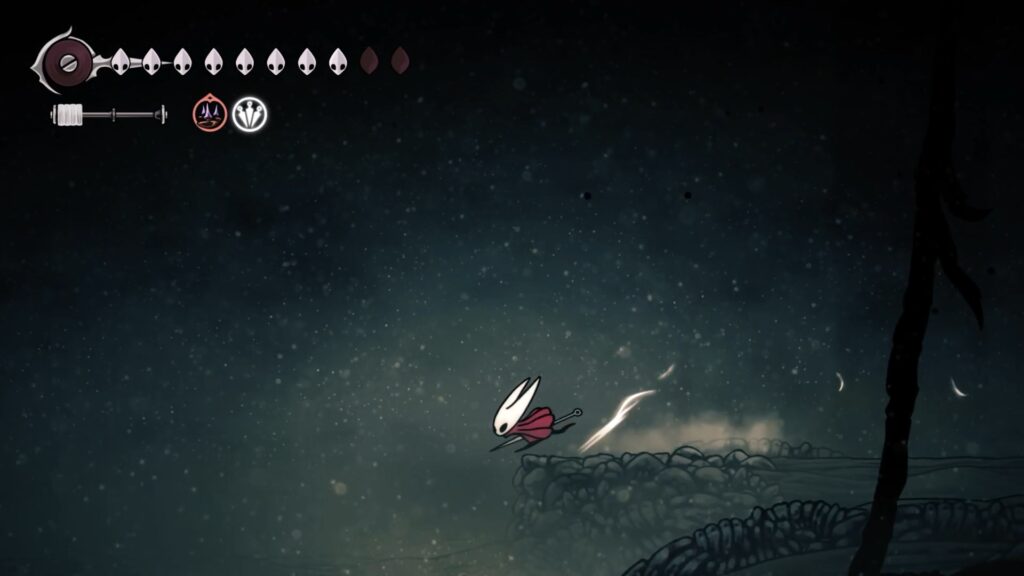
Task: Activate the white triple-dagger tool icon
Action: pos(249,114)
